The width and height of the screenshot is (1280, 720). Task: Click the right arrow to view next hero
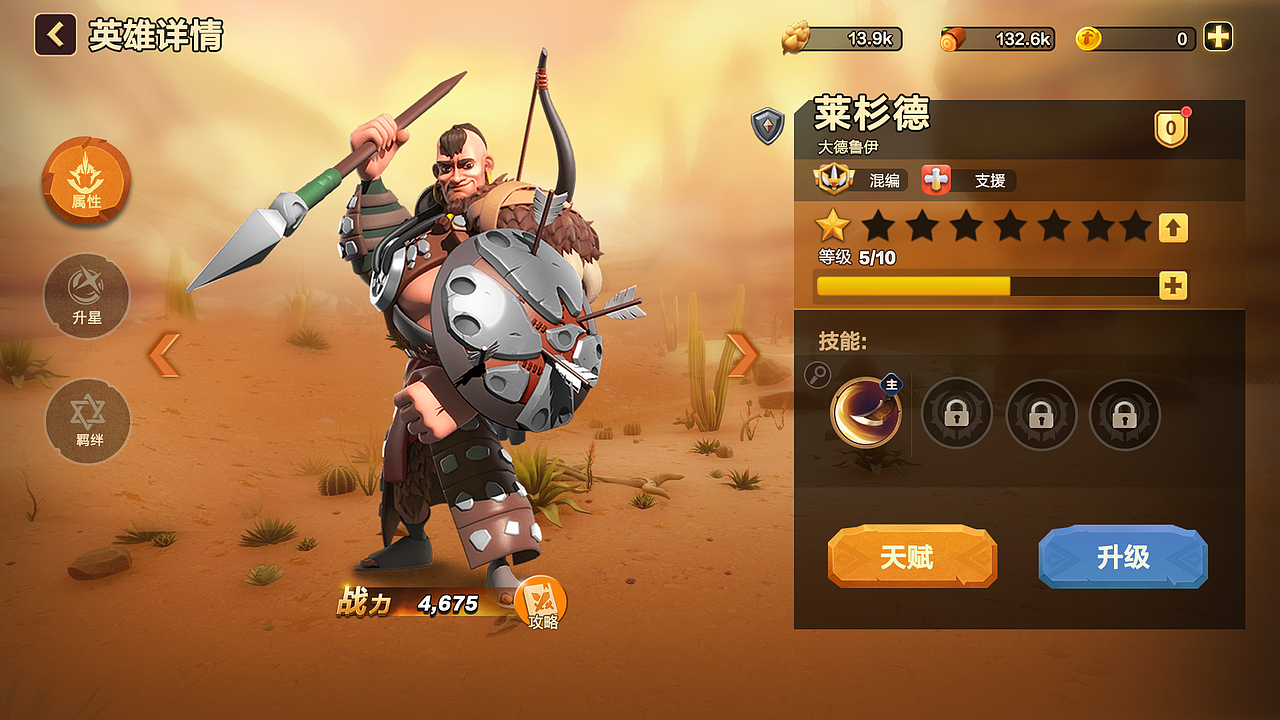pyautogui.click(x=740, y=352)
